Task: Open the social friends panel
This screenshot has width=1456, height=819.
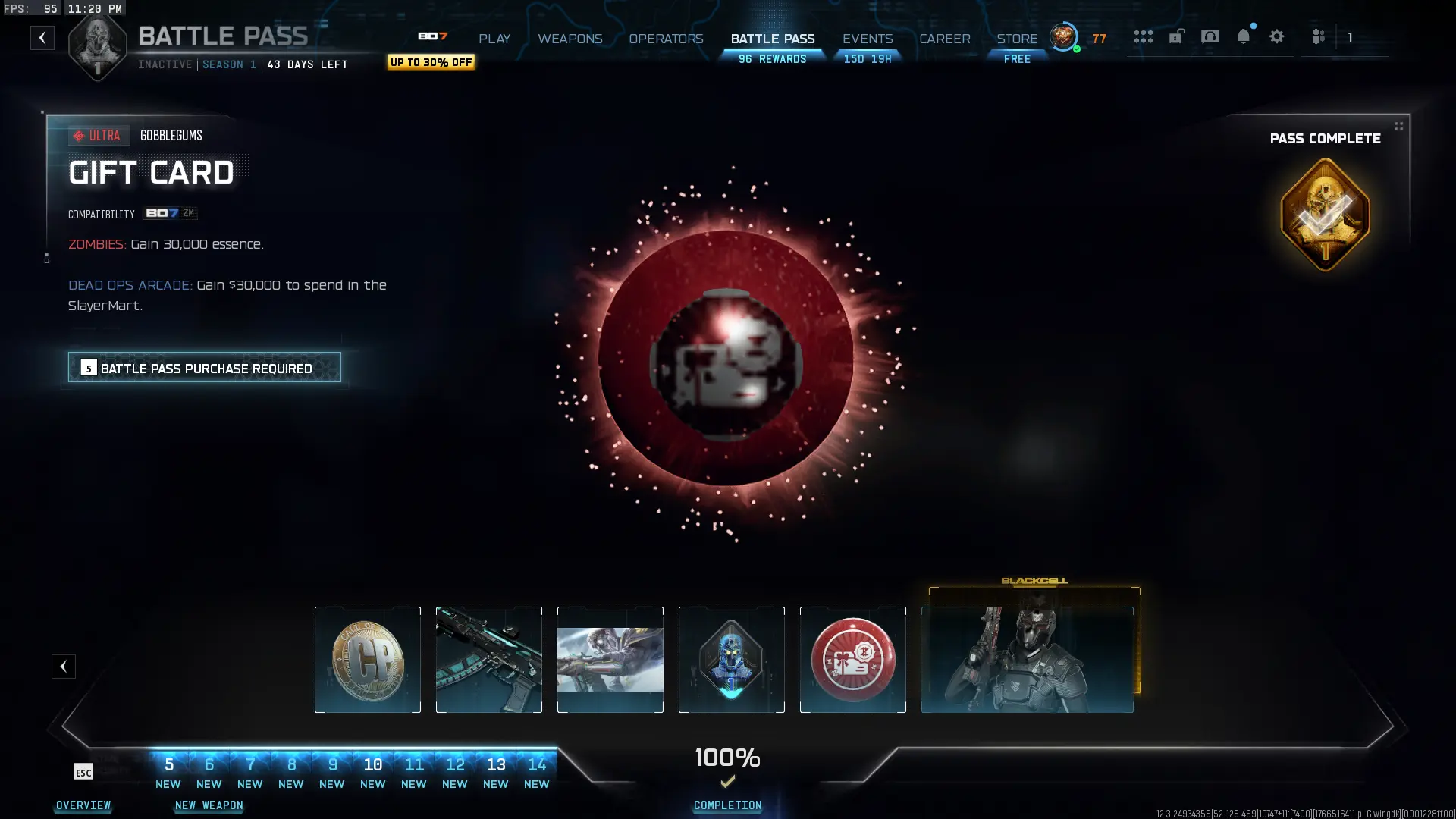Action: point(1319,36)
